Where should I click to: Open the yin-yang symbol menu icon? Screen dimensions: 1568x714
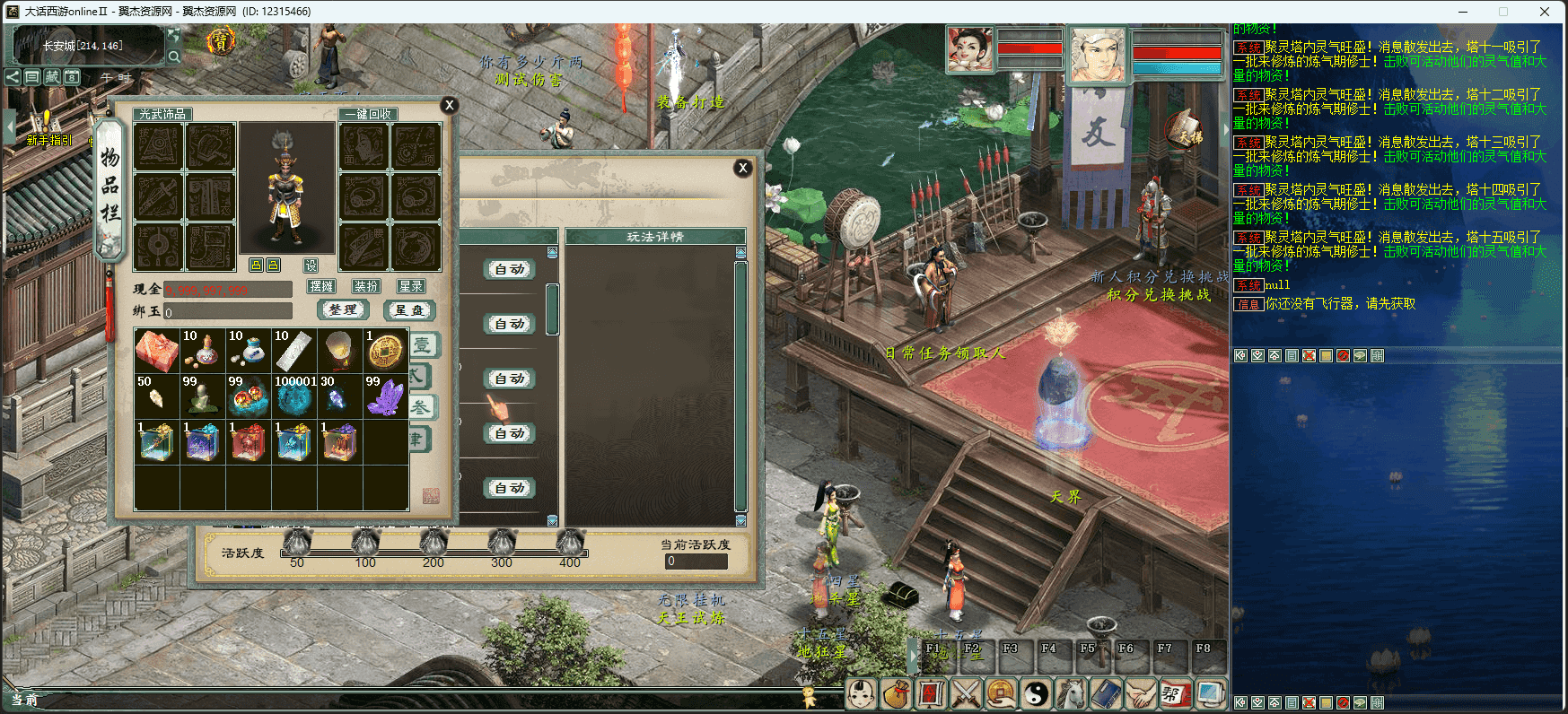point(1037,693)
